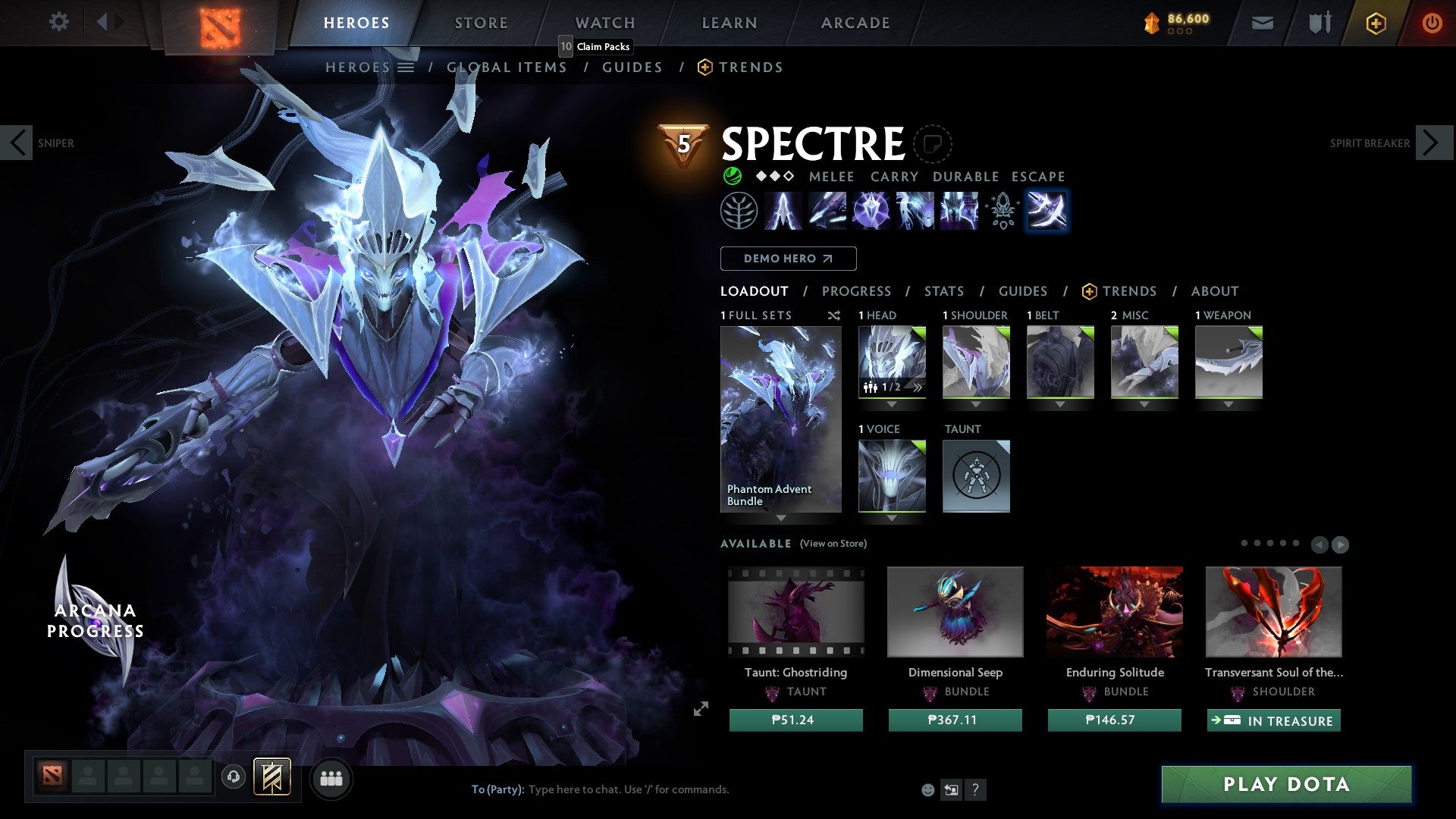Open the Store from the top menu
Screen dimensions: 1456x819
481,22
